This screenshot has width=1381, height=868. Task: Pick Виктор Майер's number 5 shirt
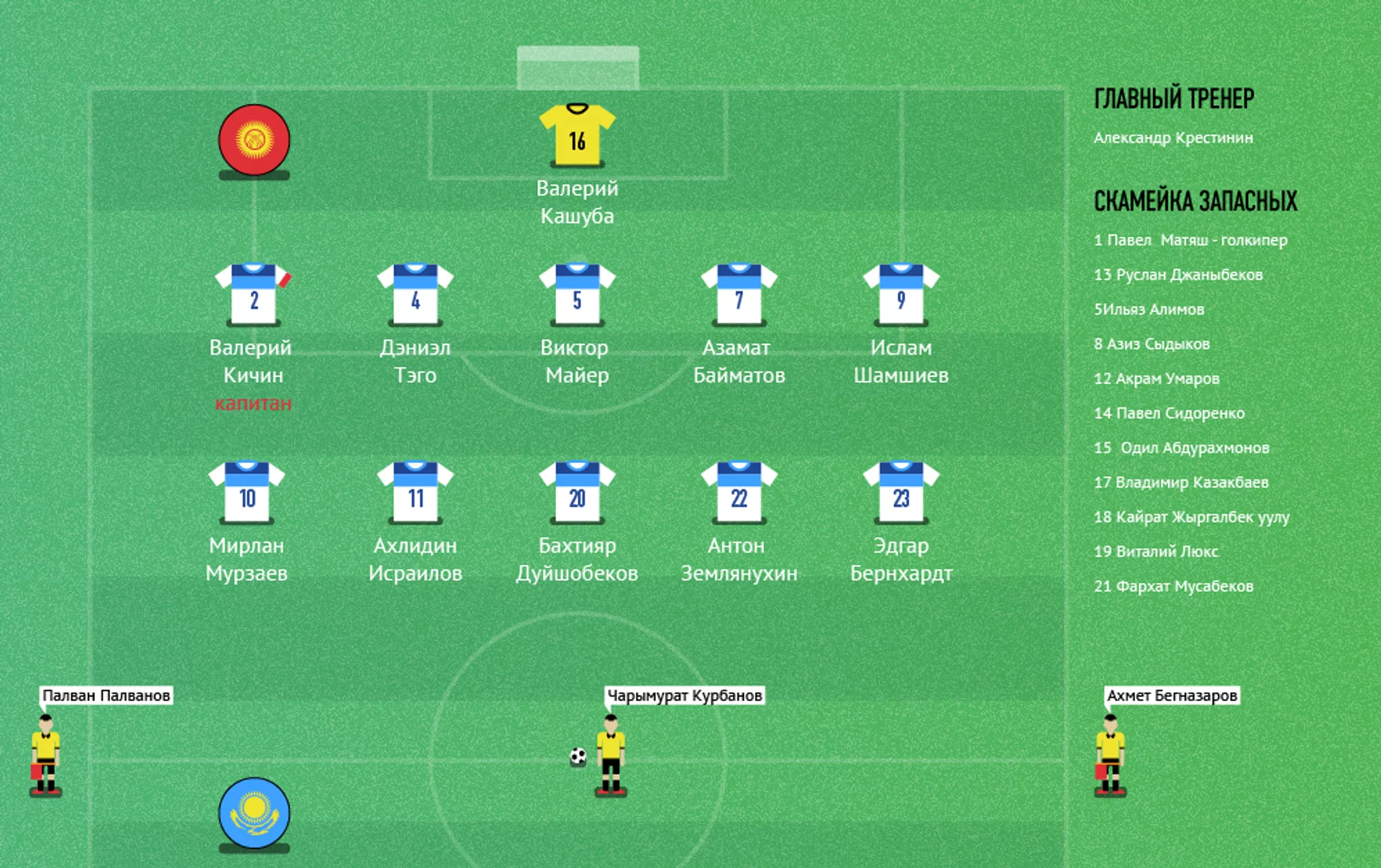pos(577,295)
